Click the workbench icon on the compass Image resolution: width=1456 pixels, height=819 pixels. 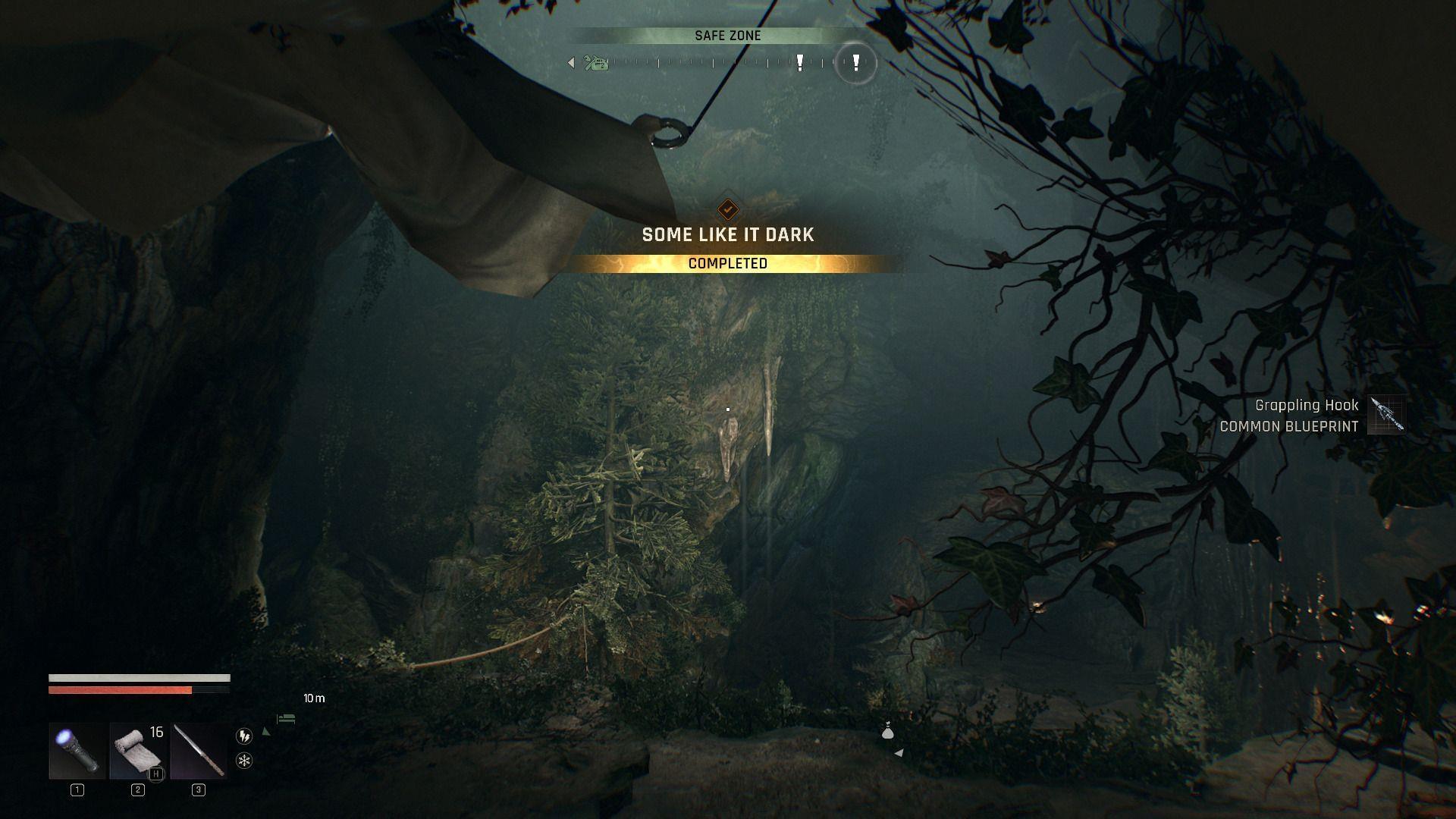click(x=595, y=64)
